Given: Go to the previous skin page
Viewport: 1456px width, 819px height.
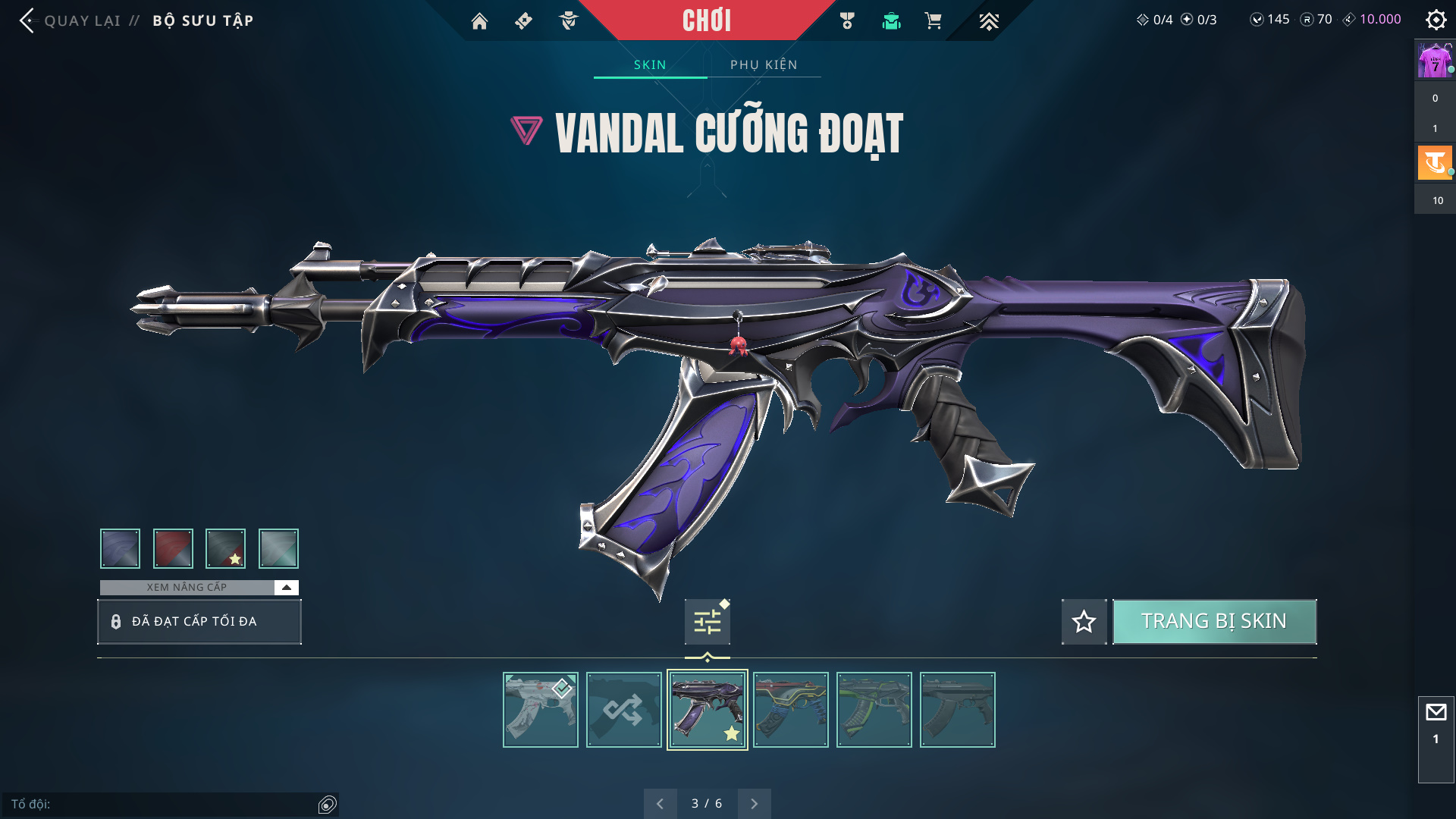Looking at the screenshot, I should (x=660, y=804).
